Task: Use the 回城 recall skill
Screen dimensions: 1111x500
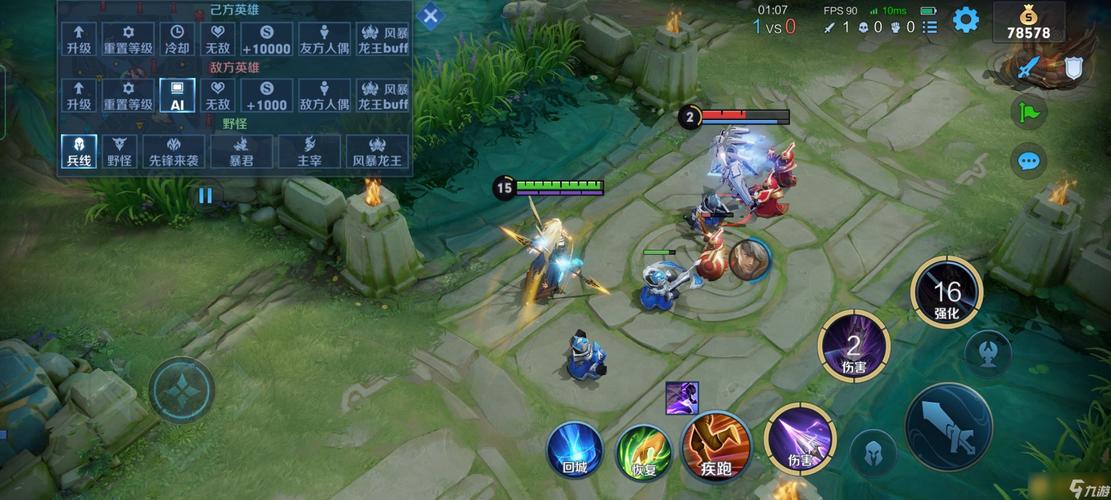Action: (x=574, y=449)
